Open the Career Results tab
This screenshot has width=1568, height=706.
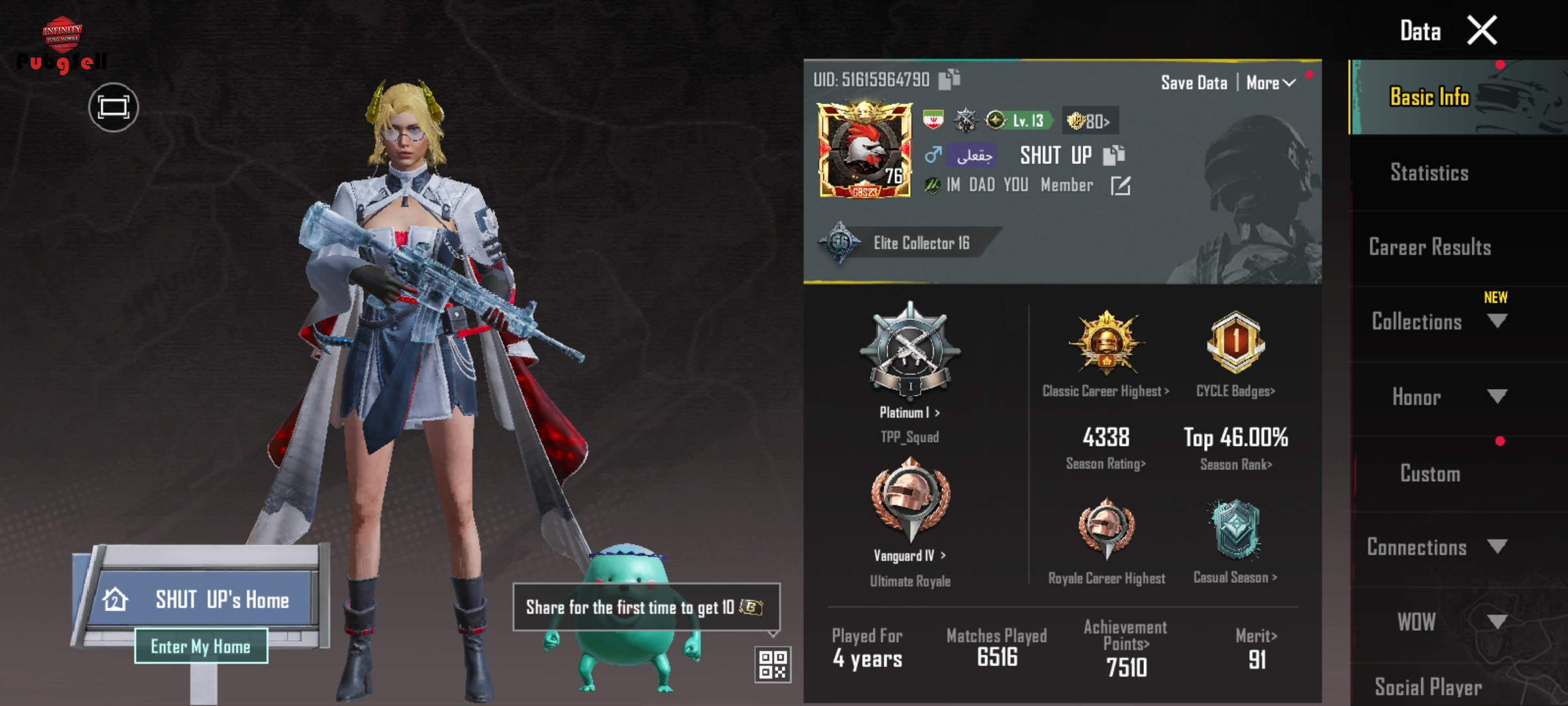point(1429,247)
